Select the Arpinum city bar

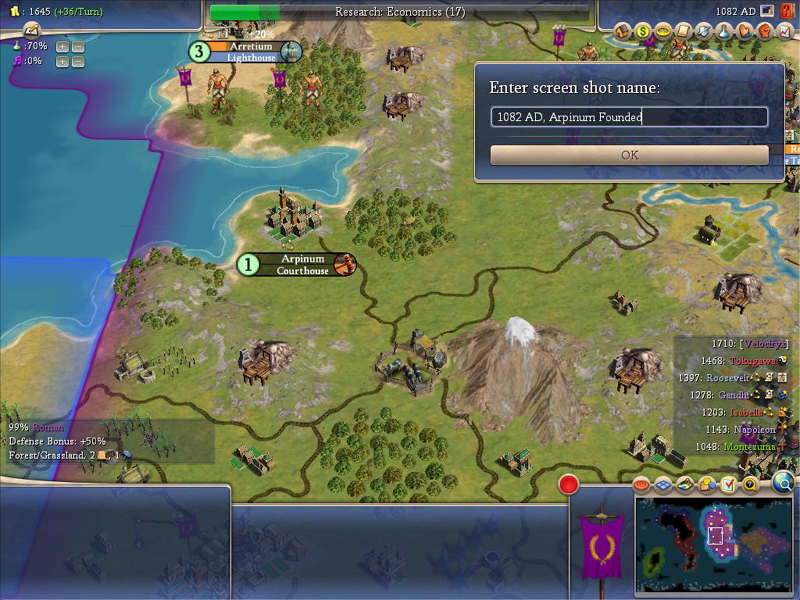click(x=302, y=264)
